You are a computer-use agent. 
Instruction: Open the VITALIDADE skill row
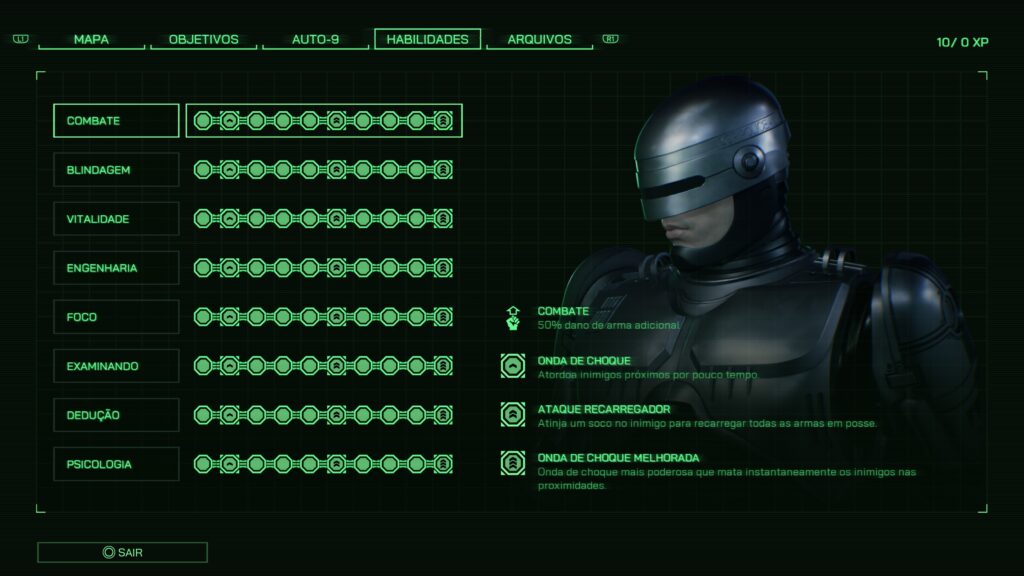116,219
